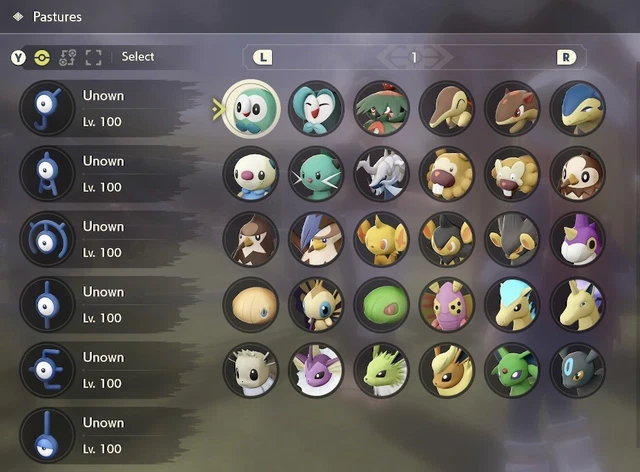Pick the Beautifly portrait

click(316, 305)
